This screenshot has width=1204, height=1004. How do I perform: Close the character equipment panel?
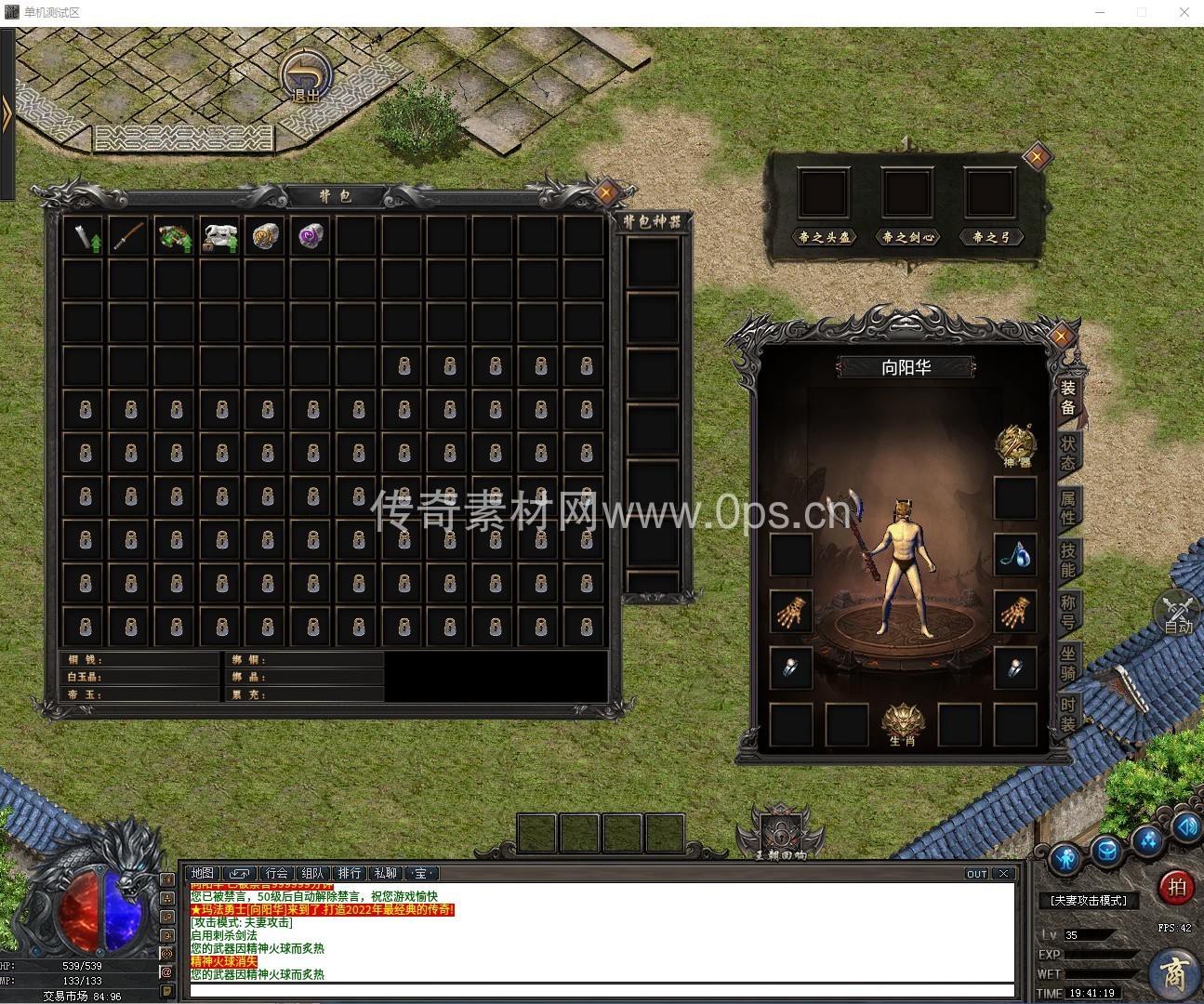tap(1062, 336)
